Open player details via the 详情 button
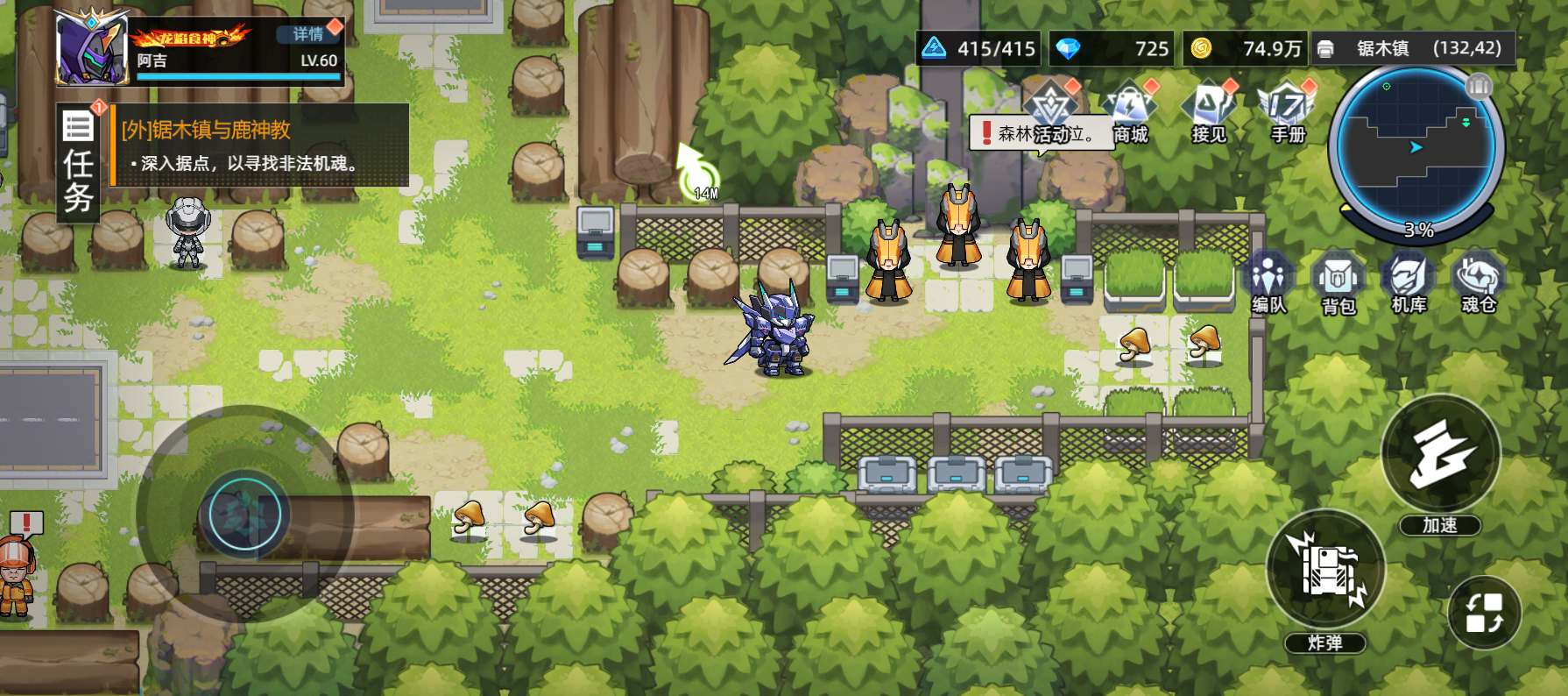 click(308, 34)
